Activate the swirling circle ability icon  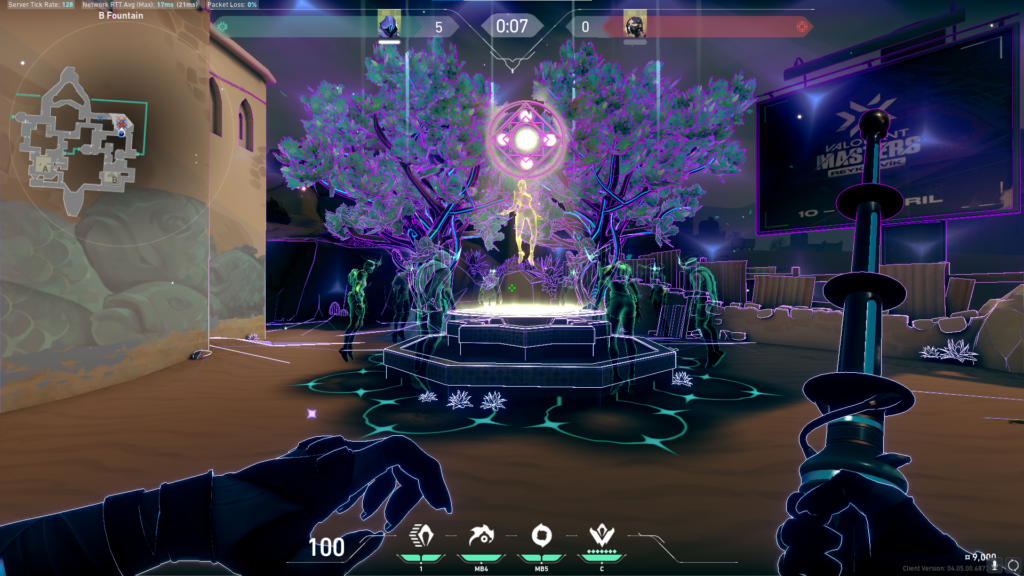click(x=537, y=536)
